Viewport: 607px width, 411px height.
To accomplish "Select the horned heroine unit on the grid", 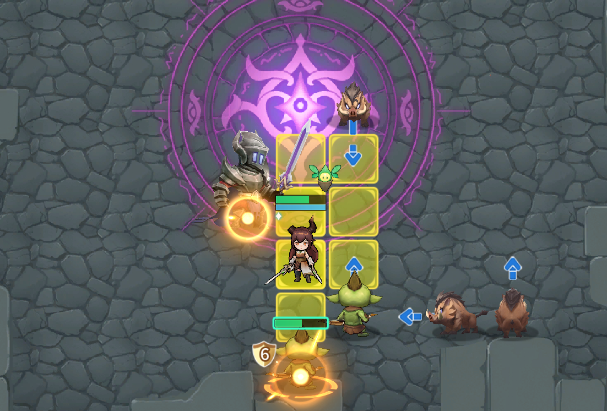I will [301, 255].
